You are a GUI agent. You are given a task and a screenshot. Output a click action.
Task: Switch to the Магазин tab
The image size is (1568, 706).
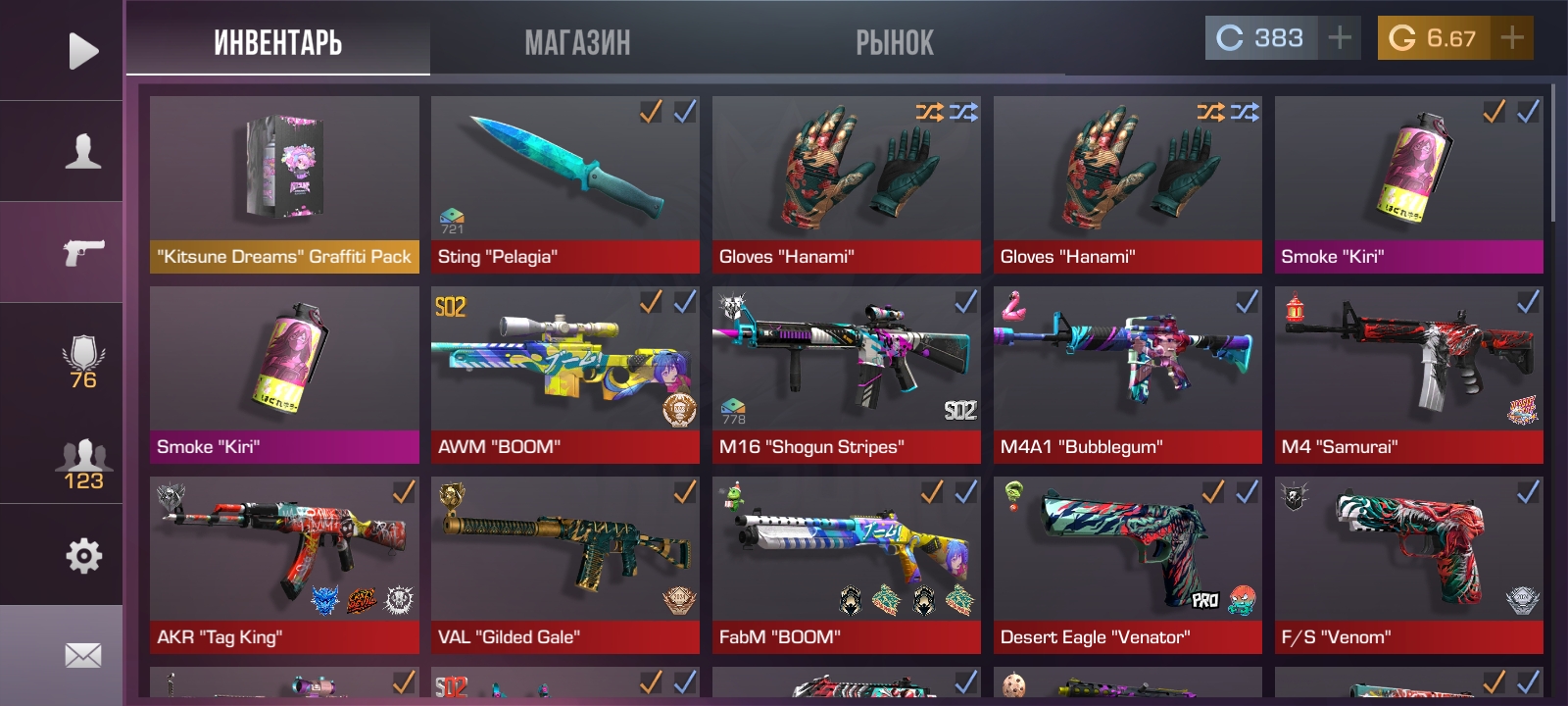(x=577, y=43)
